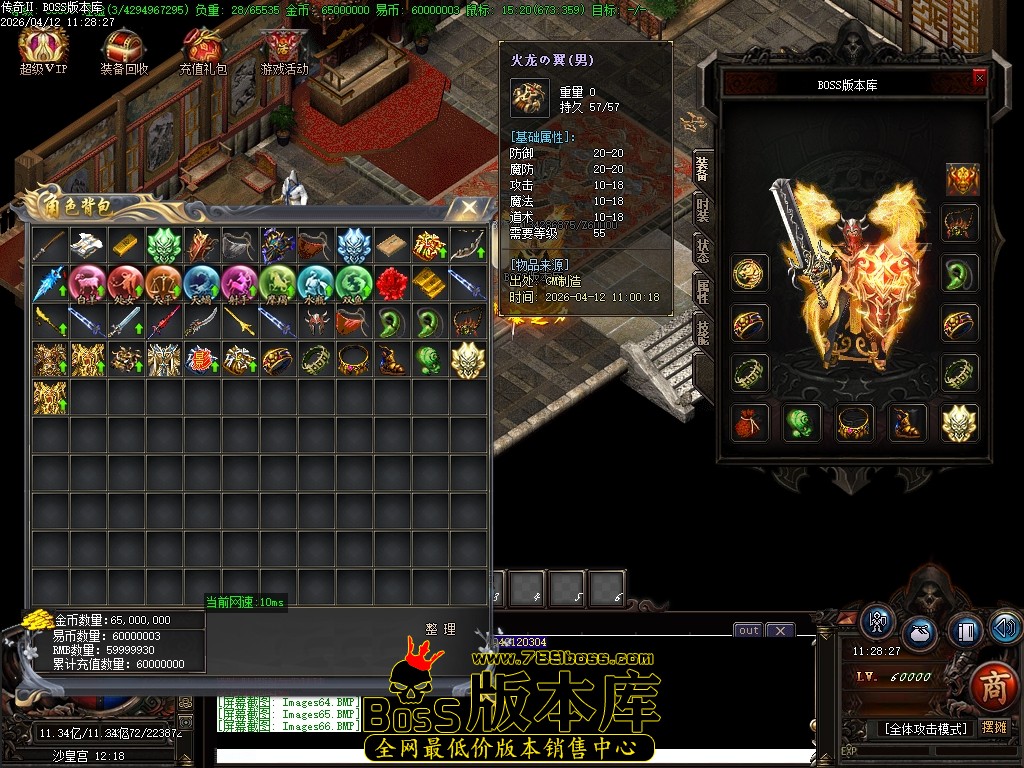Choose the 天平 Libra zodiac orb

[x=164, y=283]
